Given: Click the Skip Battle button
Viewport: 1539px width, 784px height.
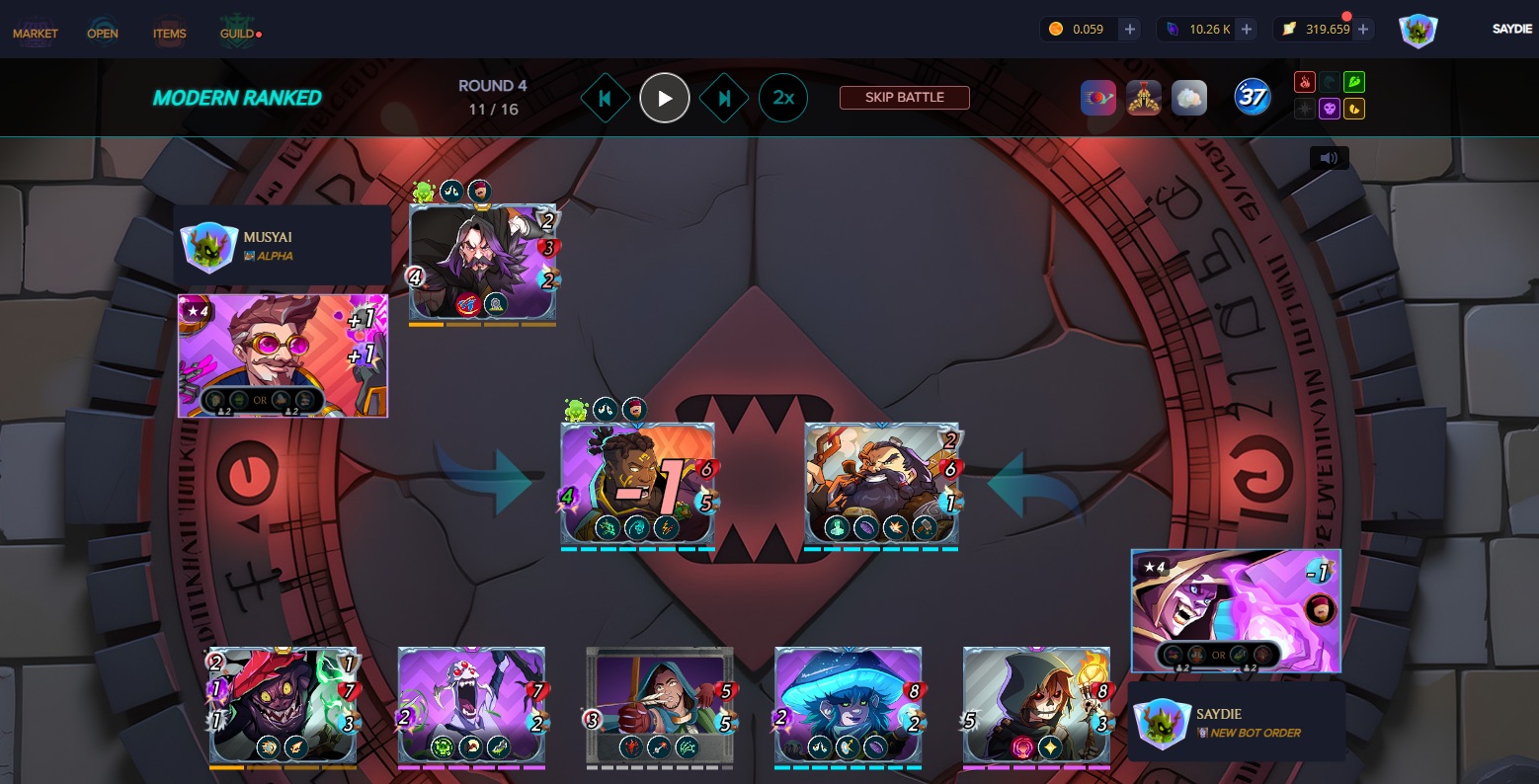Looking at the screenshot, I should coord(904,98).
